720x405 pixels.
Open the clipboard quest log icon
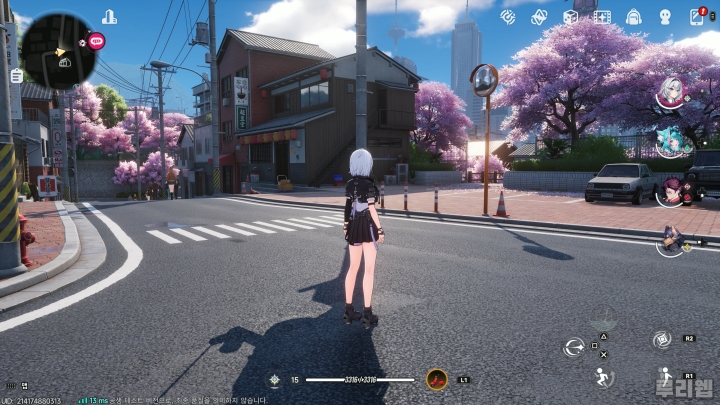[16, 75]
